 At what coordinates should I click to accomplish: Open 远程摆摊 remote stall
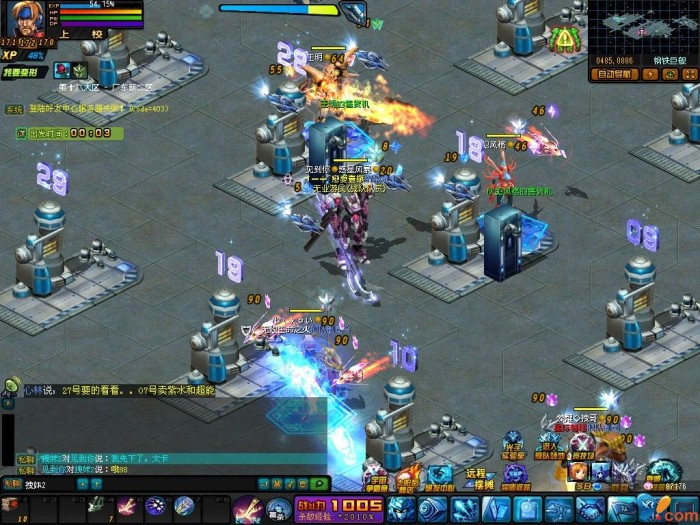click(476, 478)
